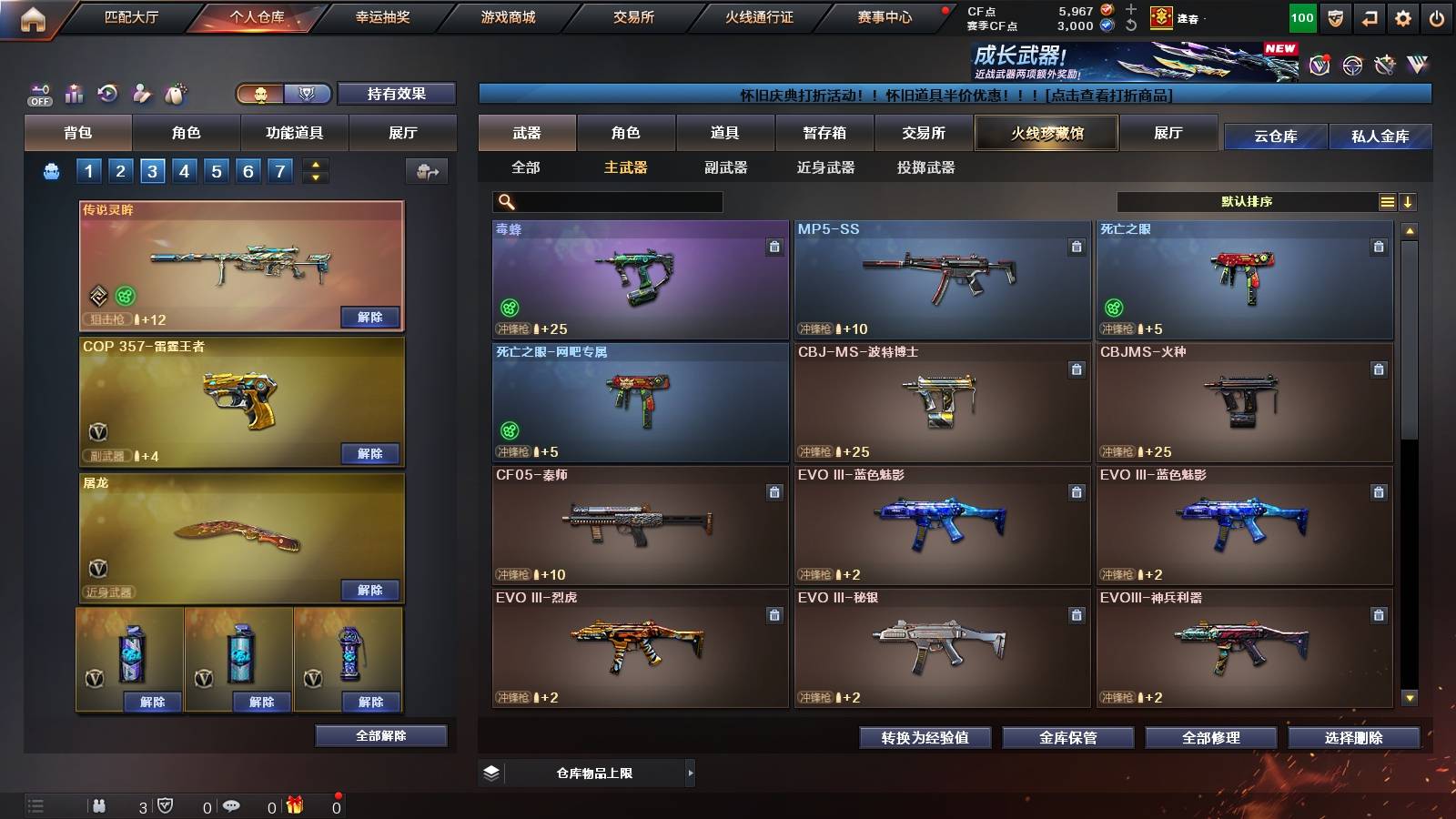Click the CF shield icon in top bar
This screenshot has width=1456, height=819.
[x=1335, y=17]
